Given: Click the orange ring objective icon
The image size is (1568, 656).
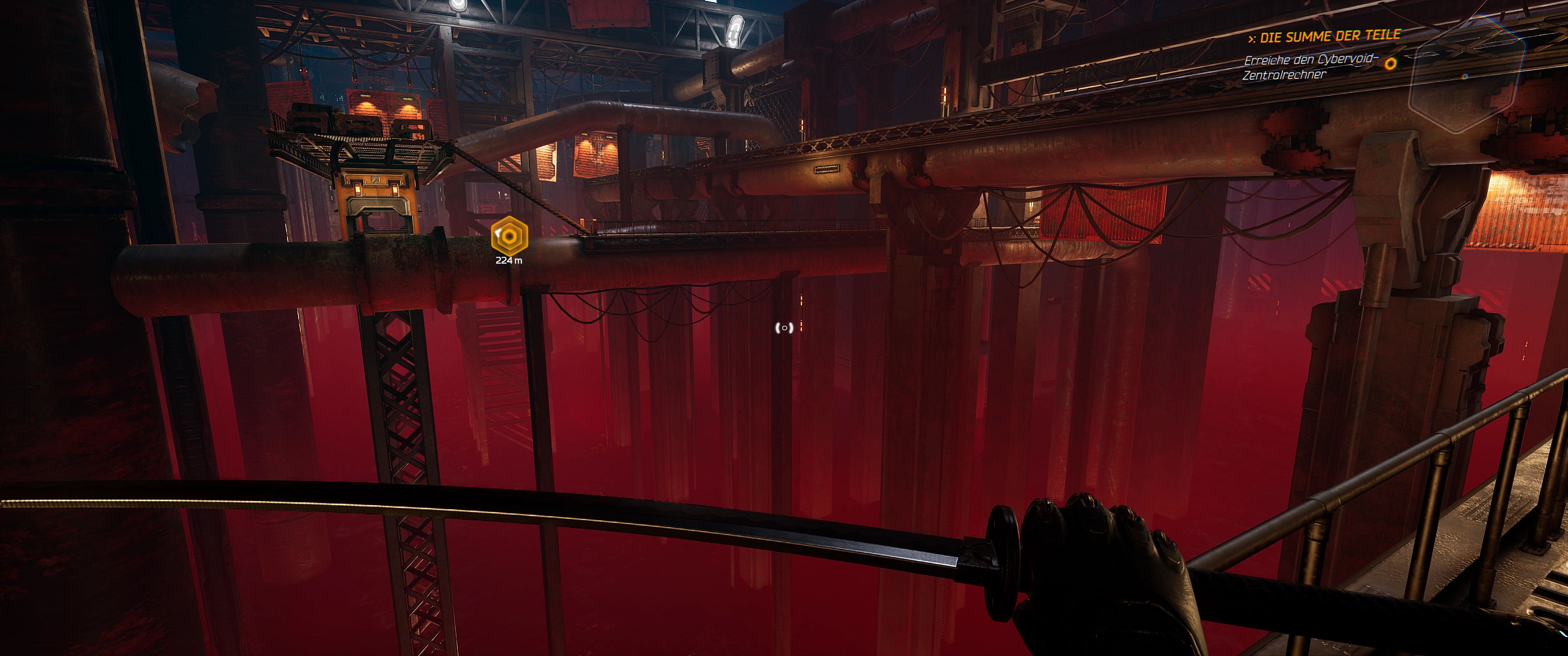Looking at the screenshot, I should pos(1390,64).
